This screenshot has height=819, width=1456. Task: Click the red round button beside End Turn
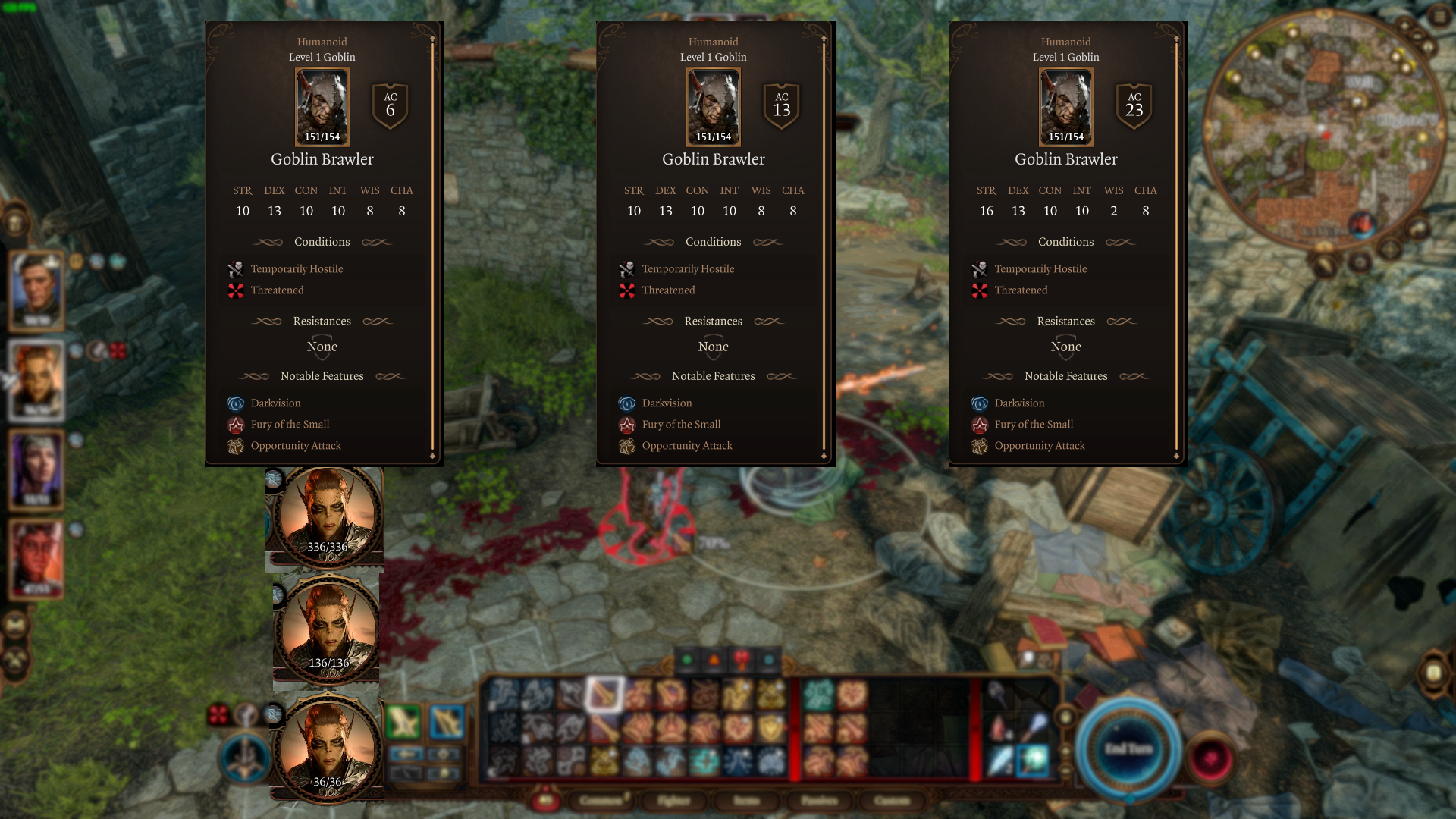(1210, 758)
